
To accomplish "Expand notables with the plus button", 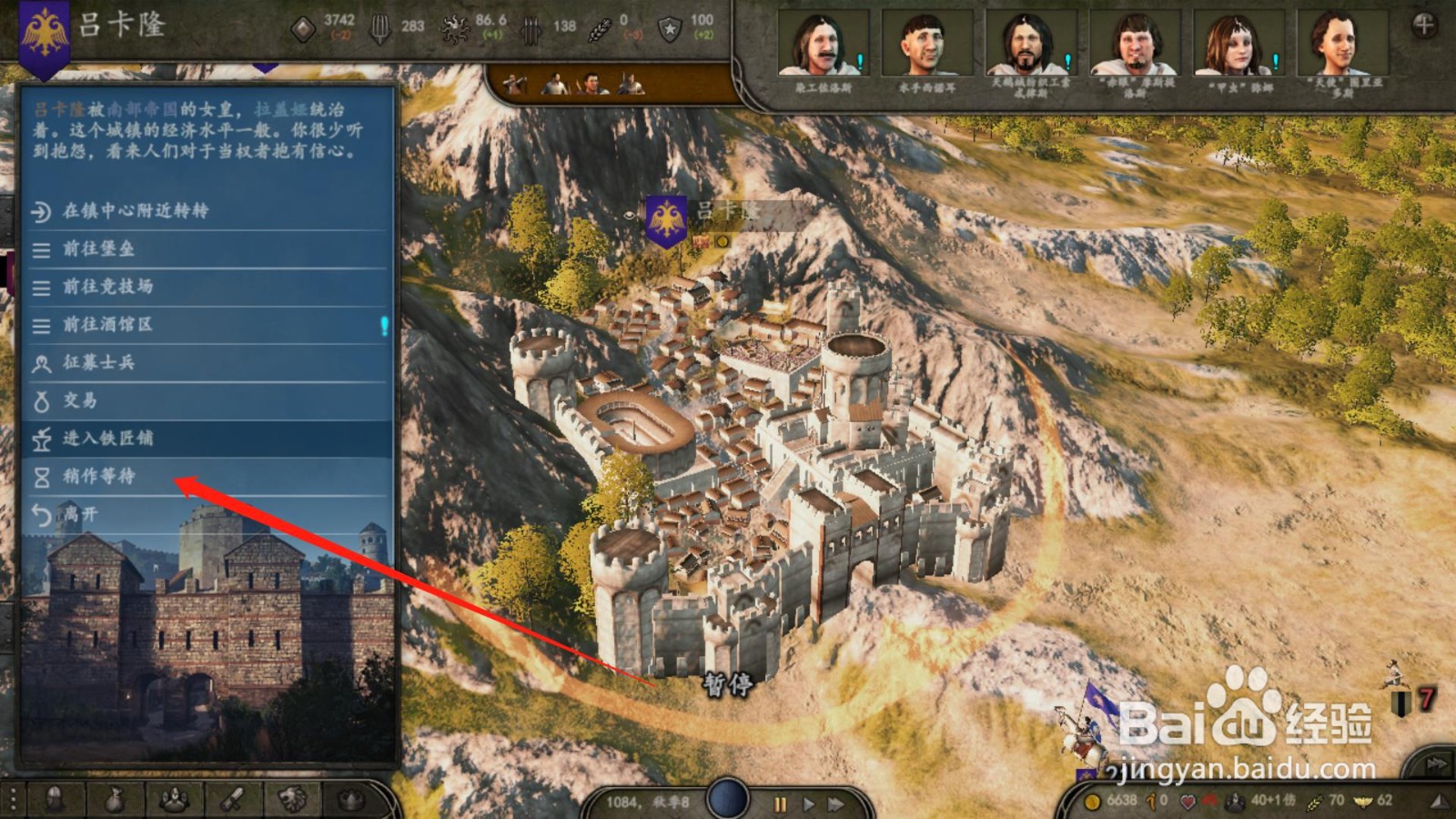I will click(1424, 25).
